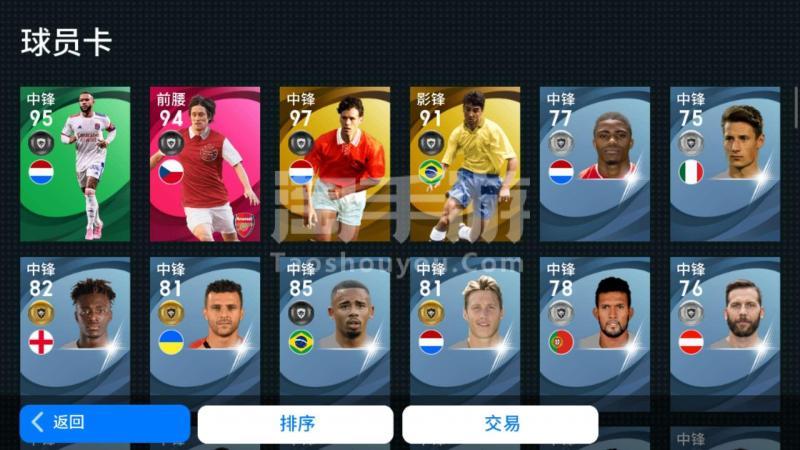Image resolution: width=800 pixels, height=450 pixels.
Task: Choose the pink 94-rated 前腰 Arsenal card
Action: coord(205,164)
